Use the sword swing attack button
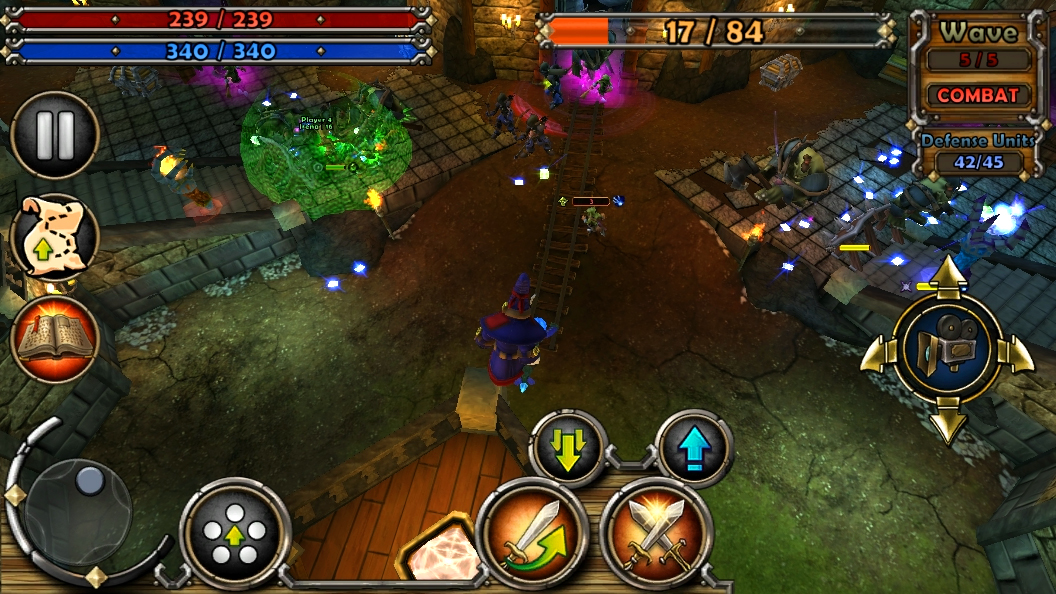Image resolution: width=1056 pixels, height=594 pixels. [x=531, y=532]
